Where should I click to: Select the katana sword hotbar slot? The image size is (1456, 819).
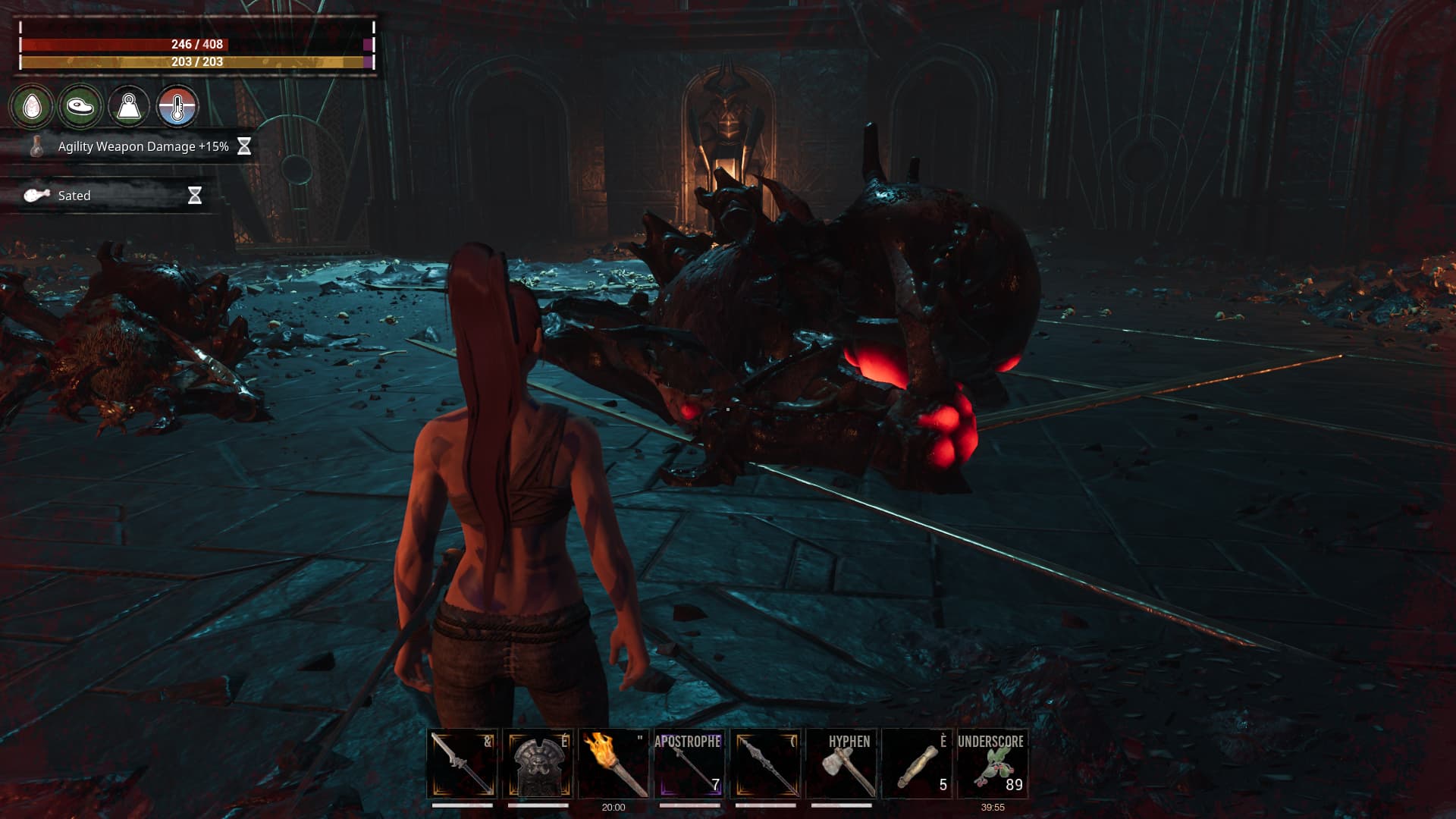pyautogui.click(x=463, y=764)
